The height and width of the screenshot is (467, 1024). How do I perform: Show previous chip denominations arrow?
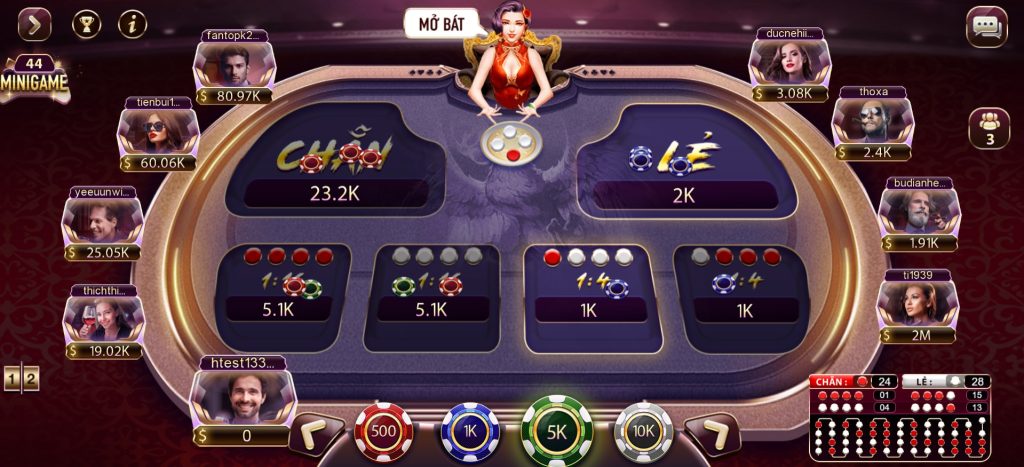[x=315, y=434]
